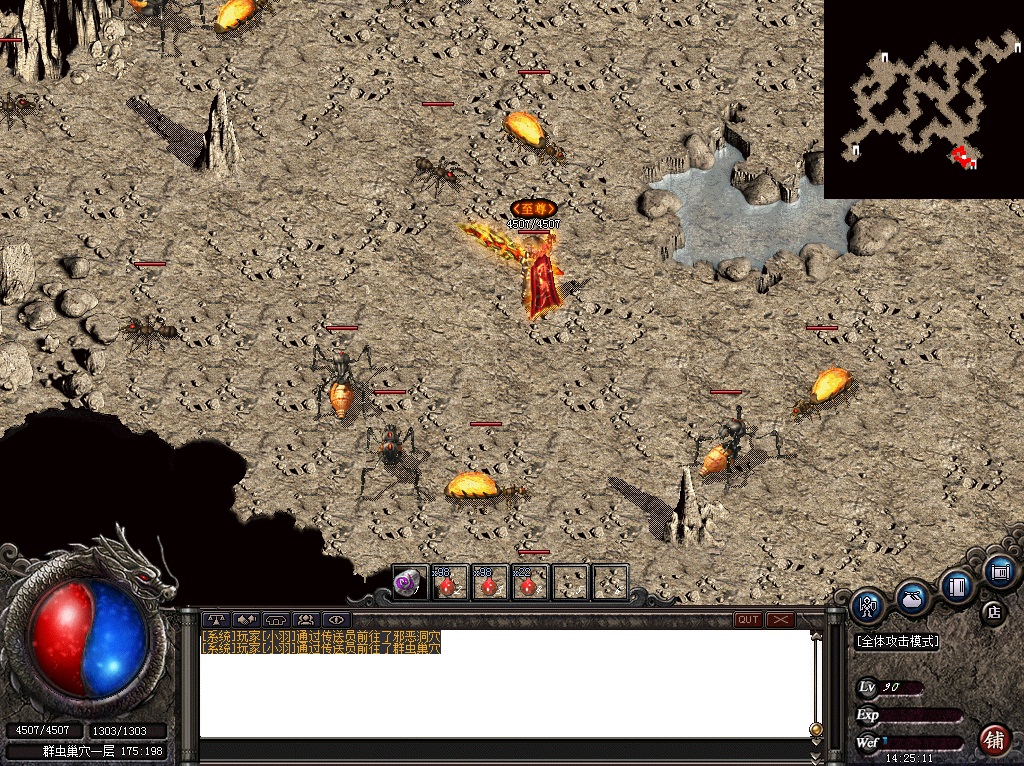Click the telephone icon button
Viewport: 1024px width, 766px height.
(x=276, y=620)
